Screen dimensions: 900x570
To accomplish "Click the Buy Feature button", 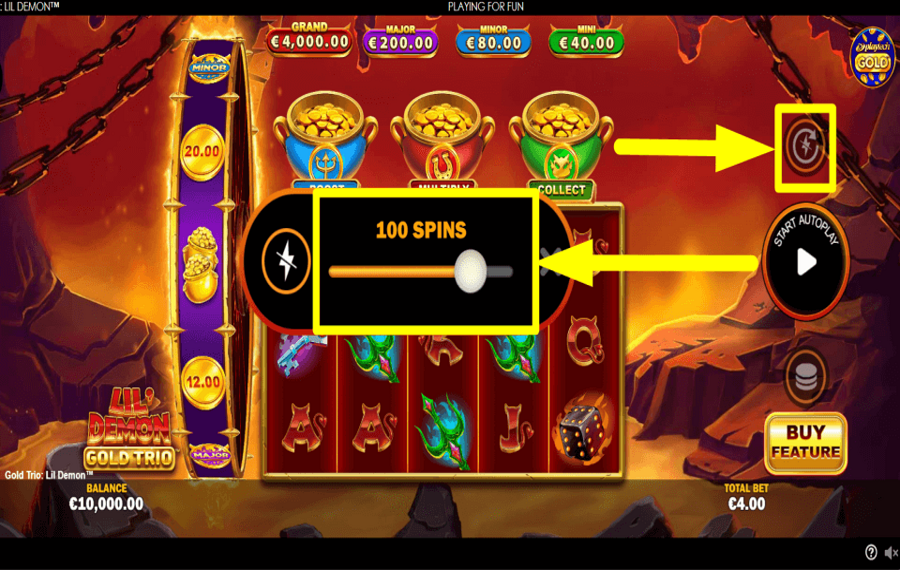I will tap(805, 442).
